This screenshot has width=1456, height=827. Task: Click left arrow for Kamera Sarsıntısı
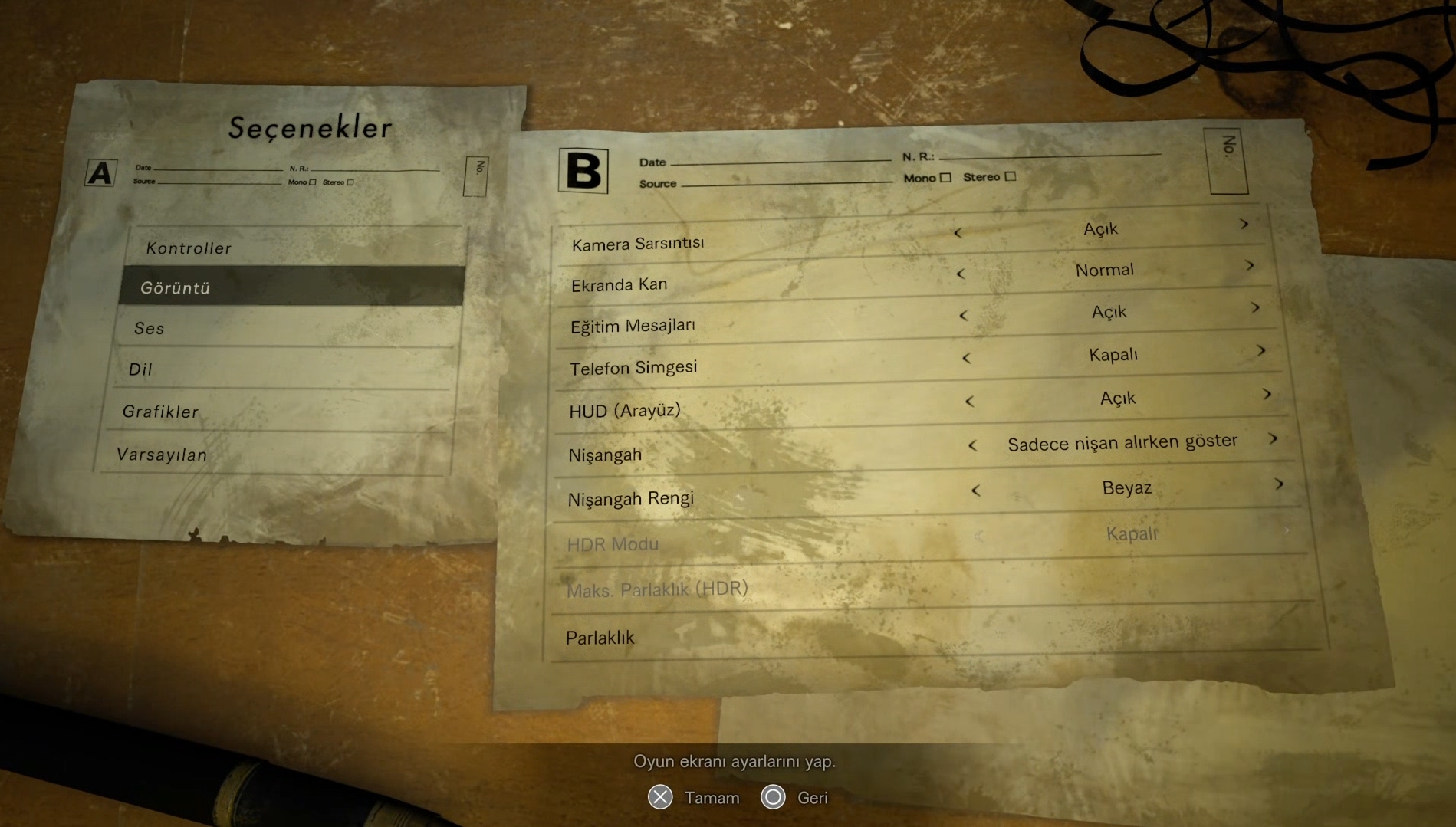[x=958, y=232]
